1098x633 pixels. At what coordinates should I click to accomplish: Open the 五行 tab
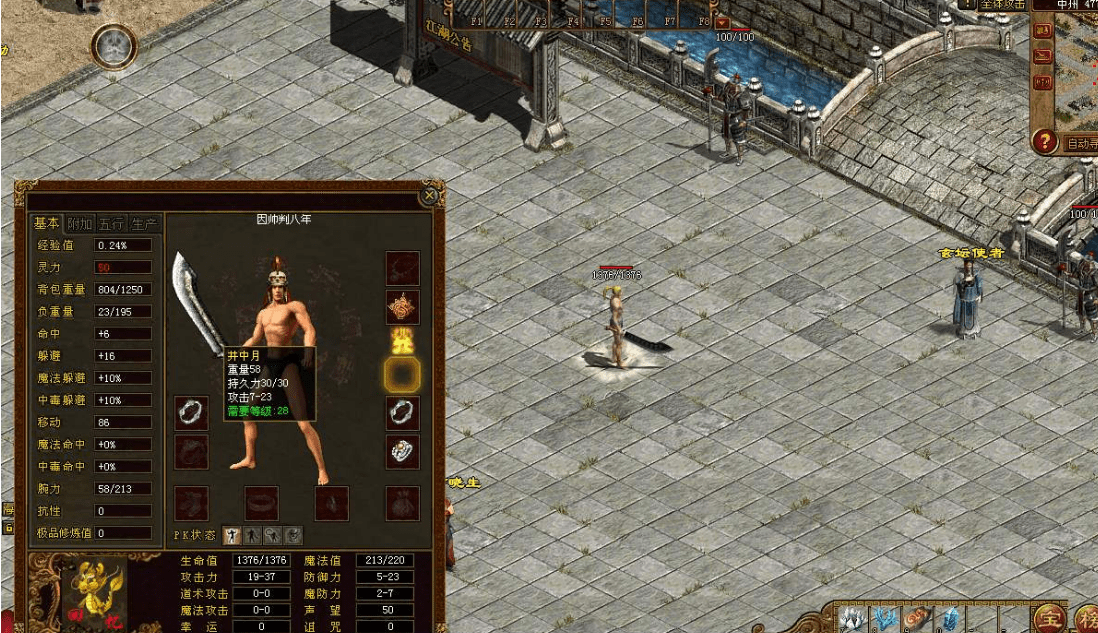pyautogui.click(x=112, y=223)
